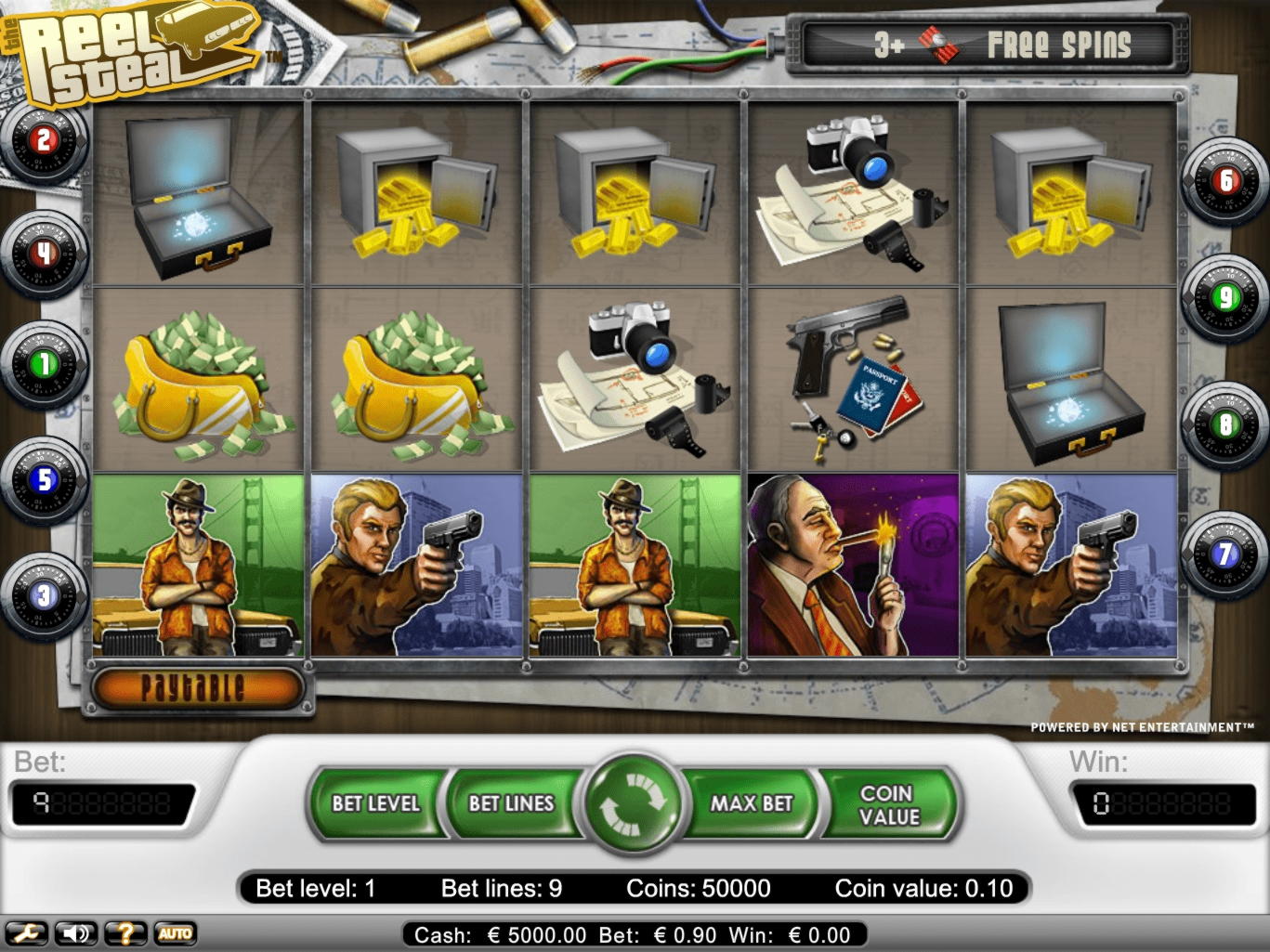The width and height of the screenshot is (1270, 952).
Task: Select bet line dial number 7
Action: coord(1224,554)
